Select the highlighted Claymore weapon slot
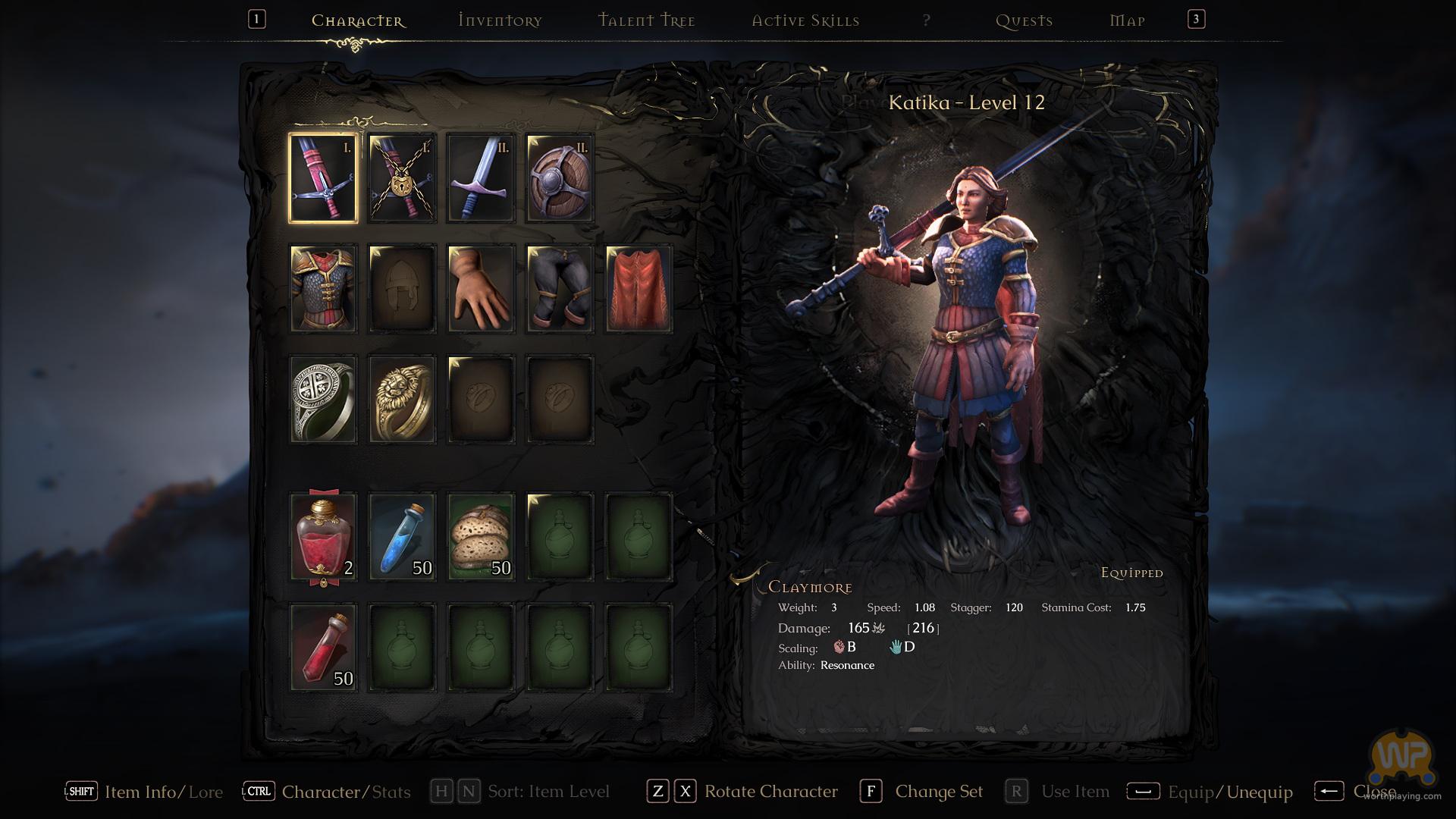 [x=323, y=178]
